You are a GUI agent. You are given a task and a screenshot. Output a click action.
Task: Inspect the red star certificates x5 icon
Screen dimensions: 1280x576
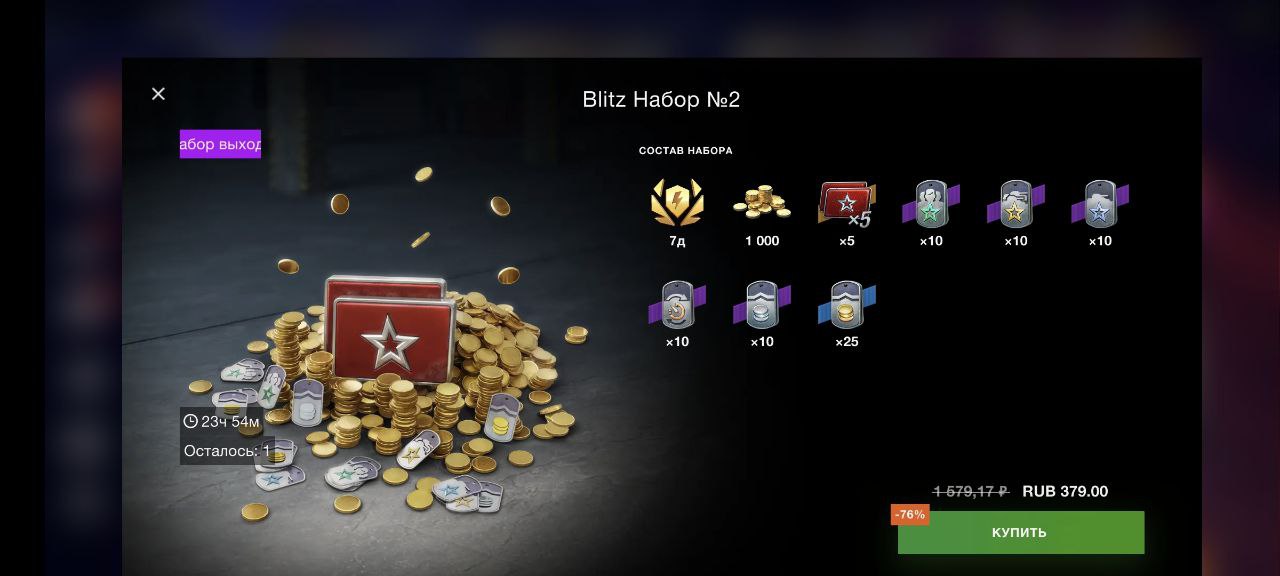pyautogui.click(x=846, y=204)
